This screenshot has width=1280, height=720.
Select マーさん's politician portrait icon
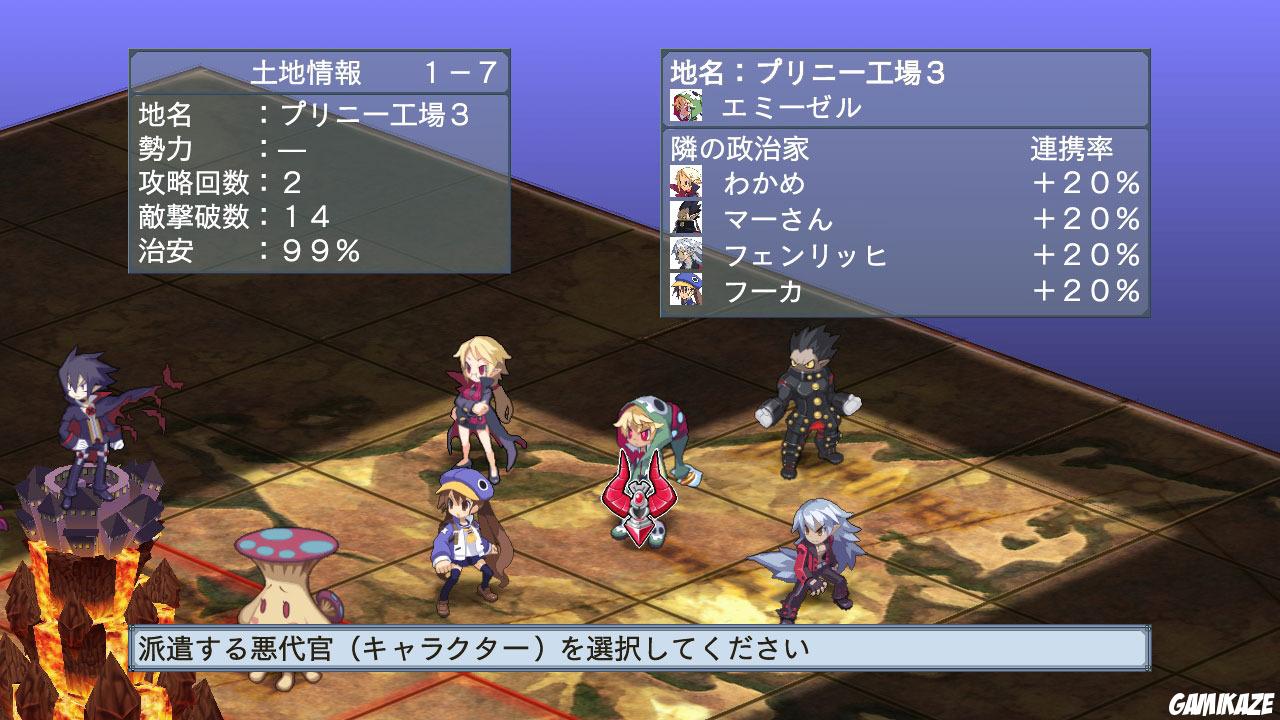[x=687, y=219]
